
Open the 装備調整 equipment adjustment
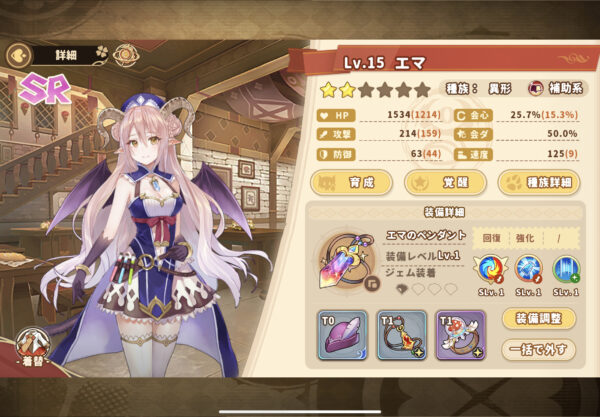click(x=537, y=320)
